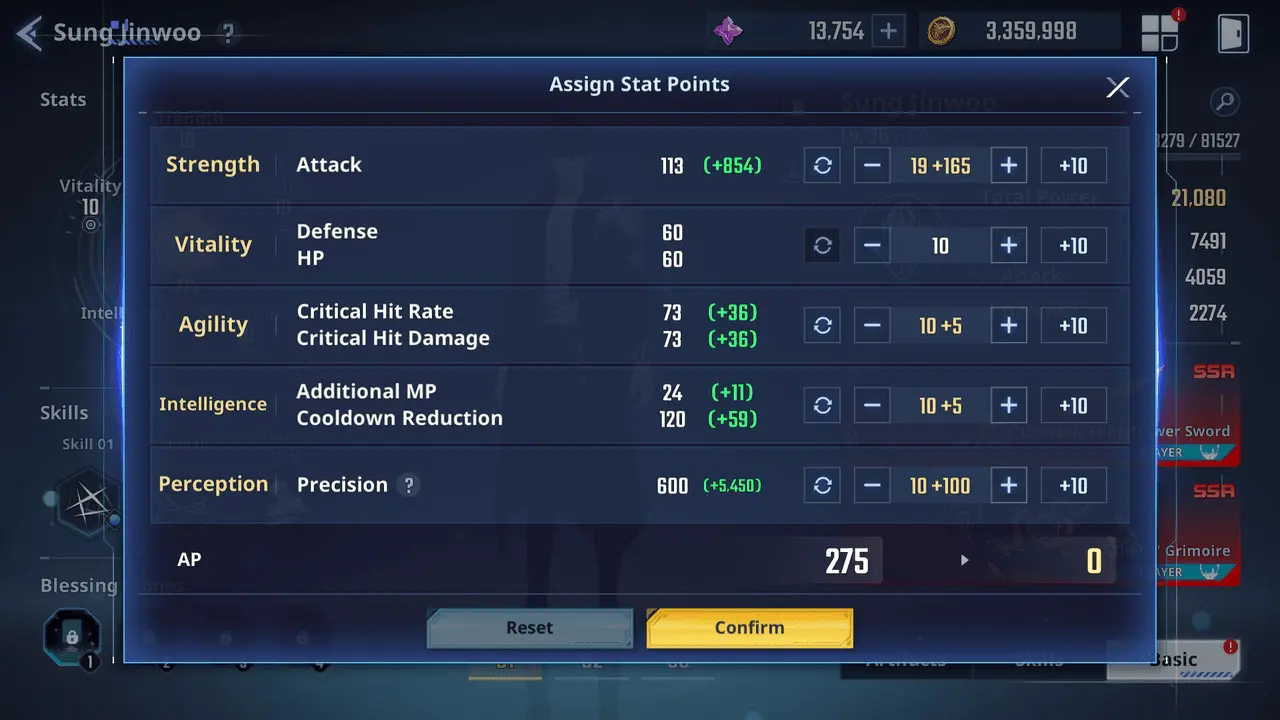Increase Perception by one point
Screen dimensions: 1280x720
tap(1008, 486)
